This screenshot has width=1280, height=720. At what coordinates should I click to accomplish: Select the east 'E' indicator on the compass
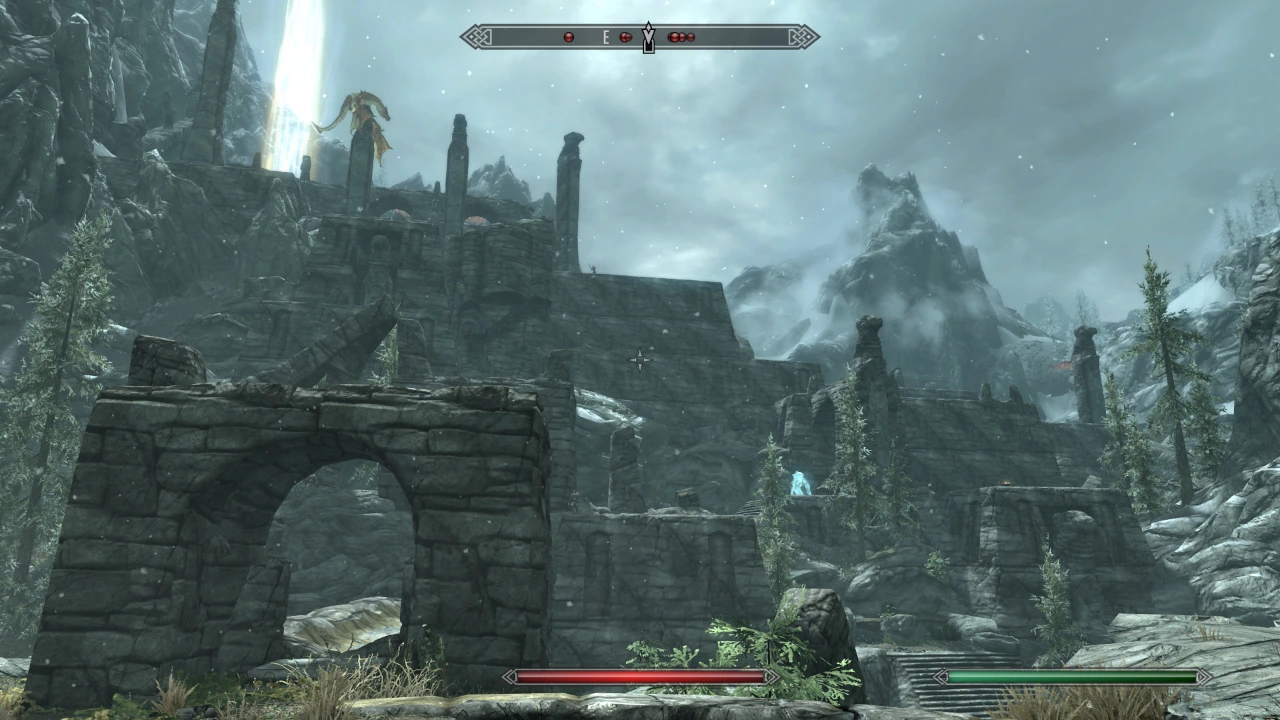click(x=607, y=37)
